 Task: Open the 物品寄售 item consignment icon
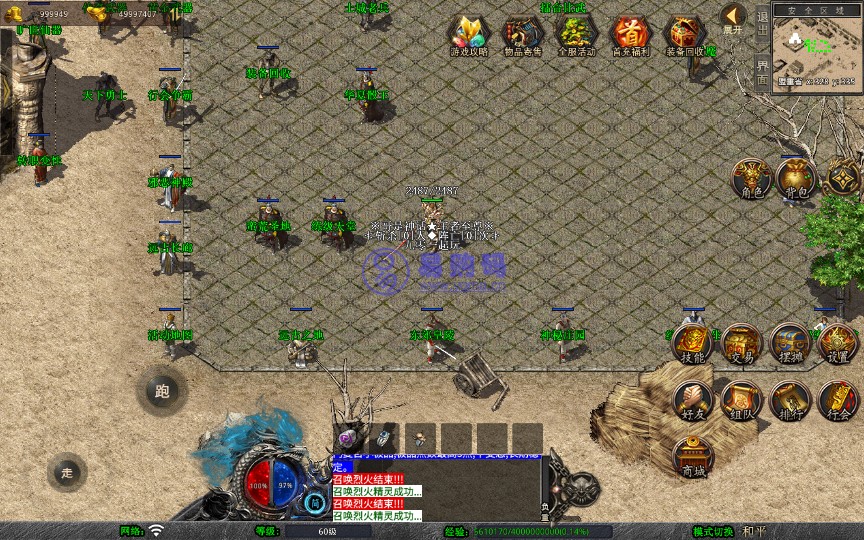[522, 35]
